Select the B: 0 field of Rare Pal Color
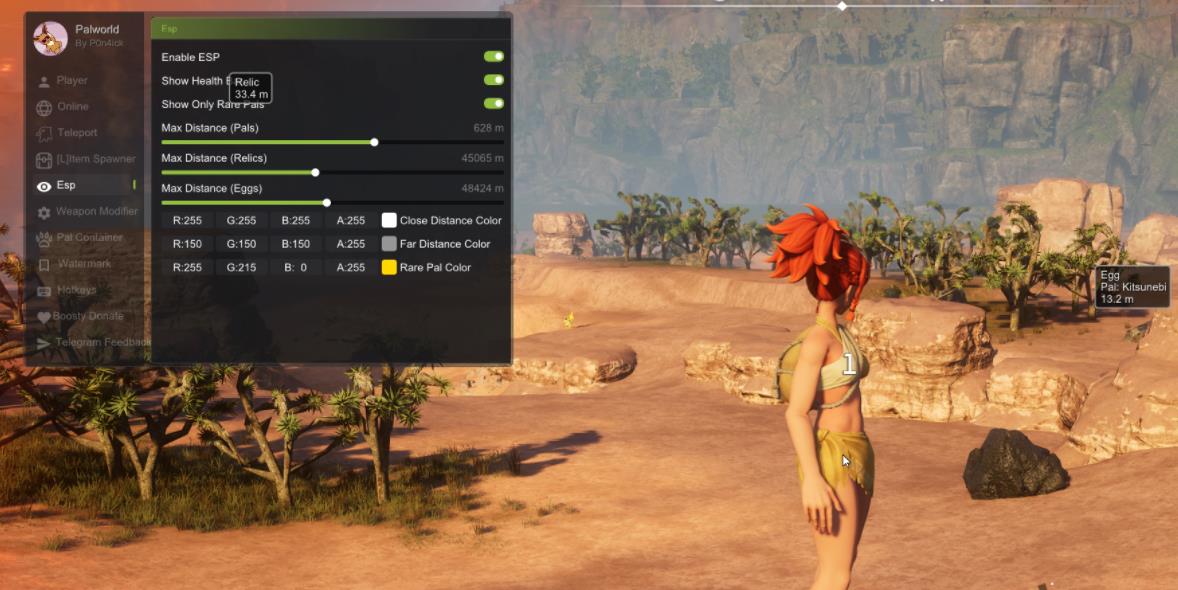This screenshot has width=1178, height=590. (296, 267)
